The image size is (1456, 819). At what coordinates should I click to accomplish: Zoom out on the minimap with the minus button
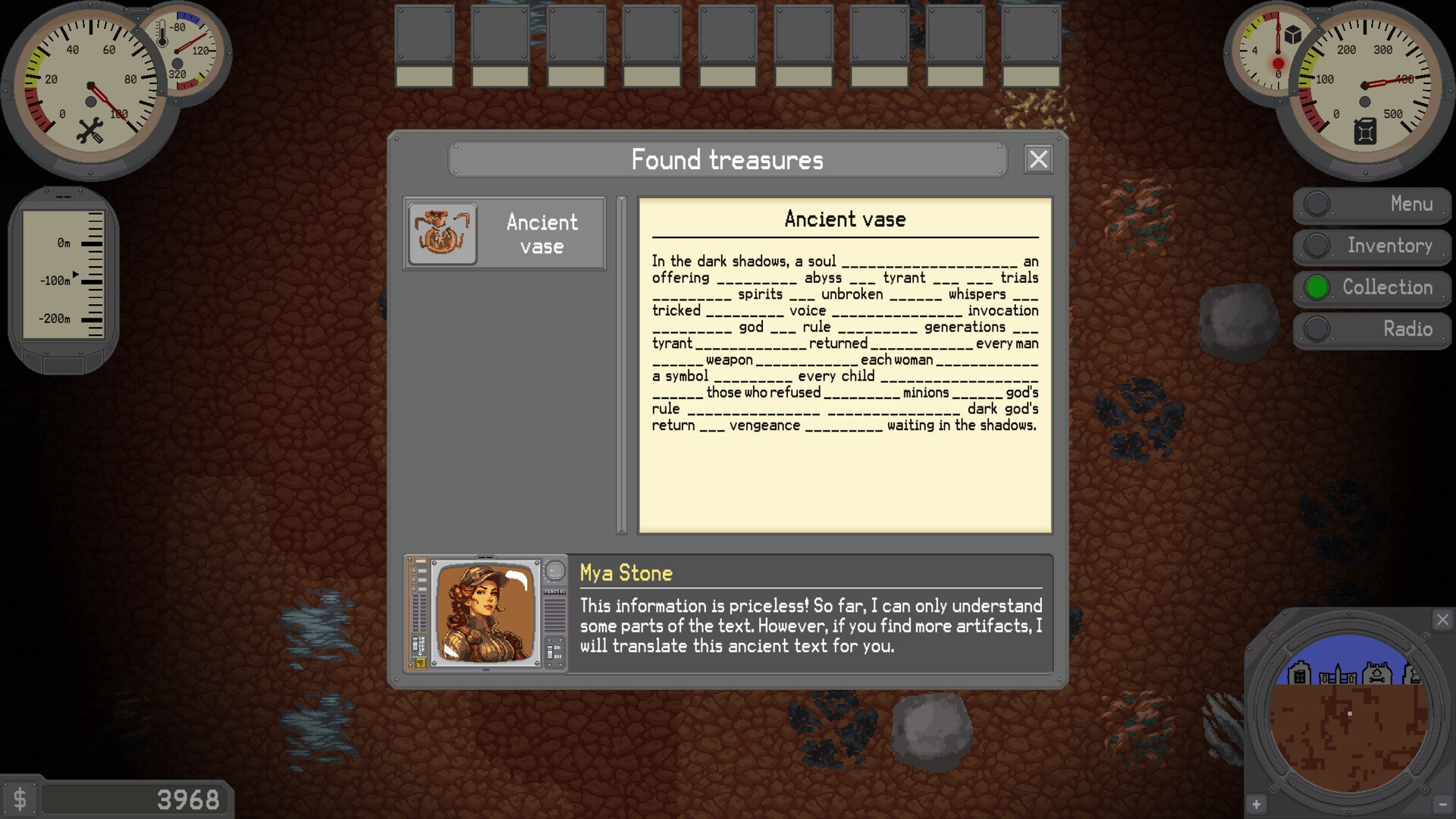(1443, 805)
